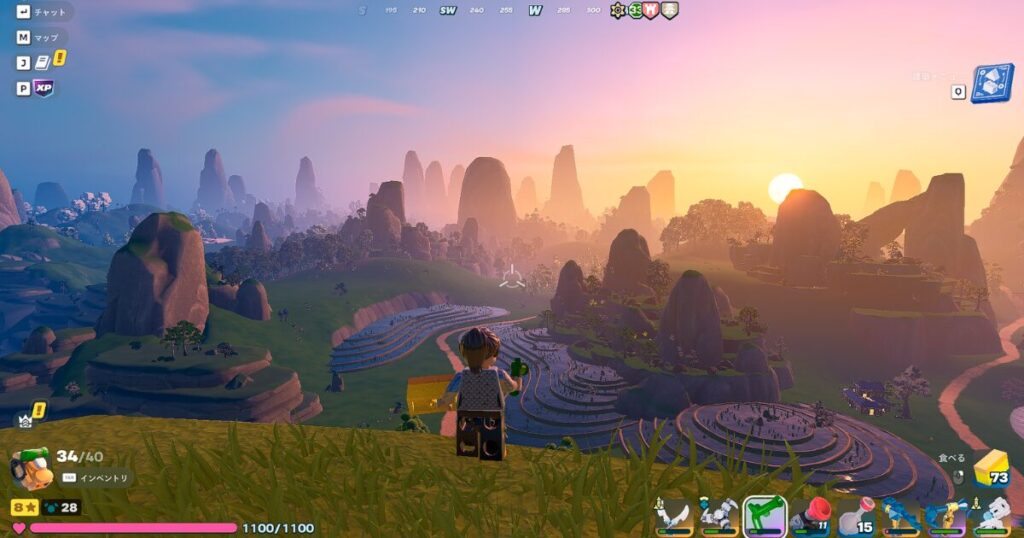Open the チャット chat panel

[48, 13]
